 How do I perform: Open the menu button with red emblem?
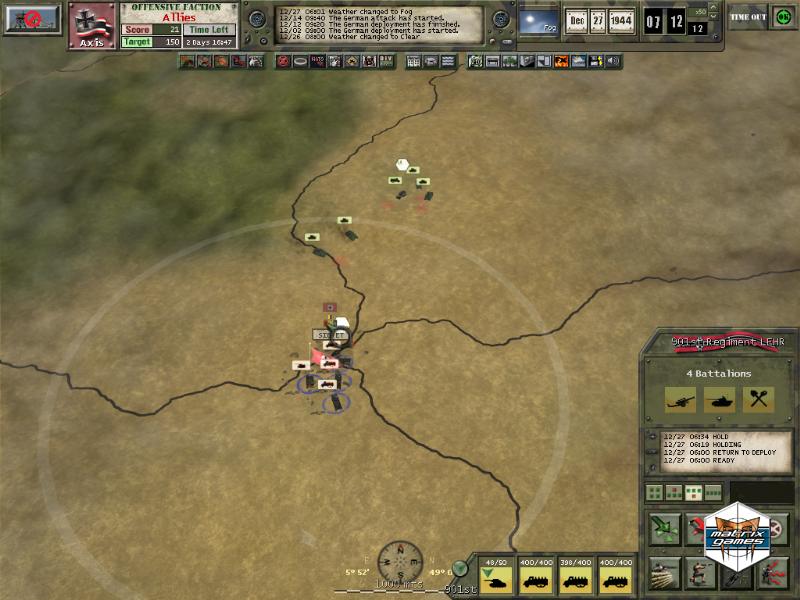[31, 19]
